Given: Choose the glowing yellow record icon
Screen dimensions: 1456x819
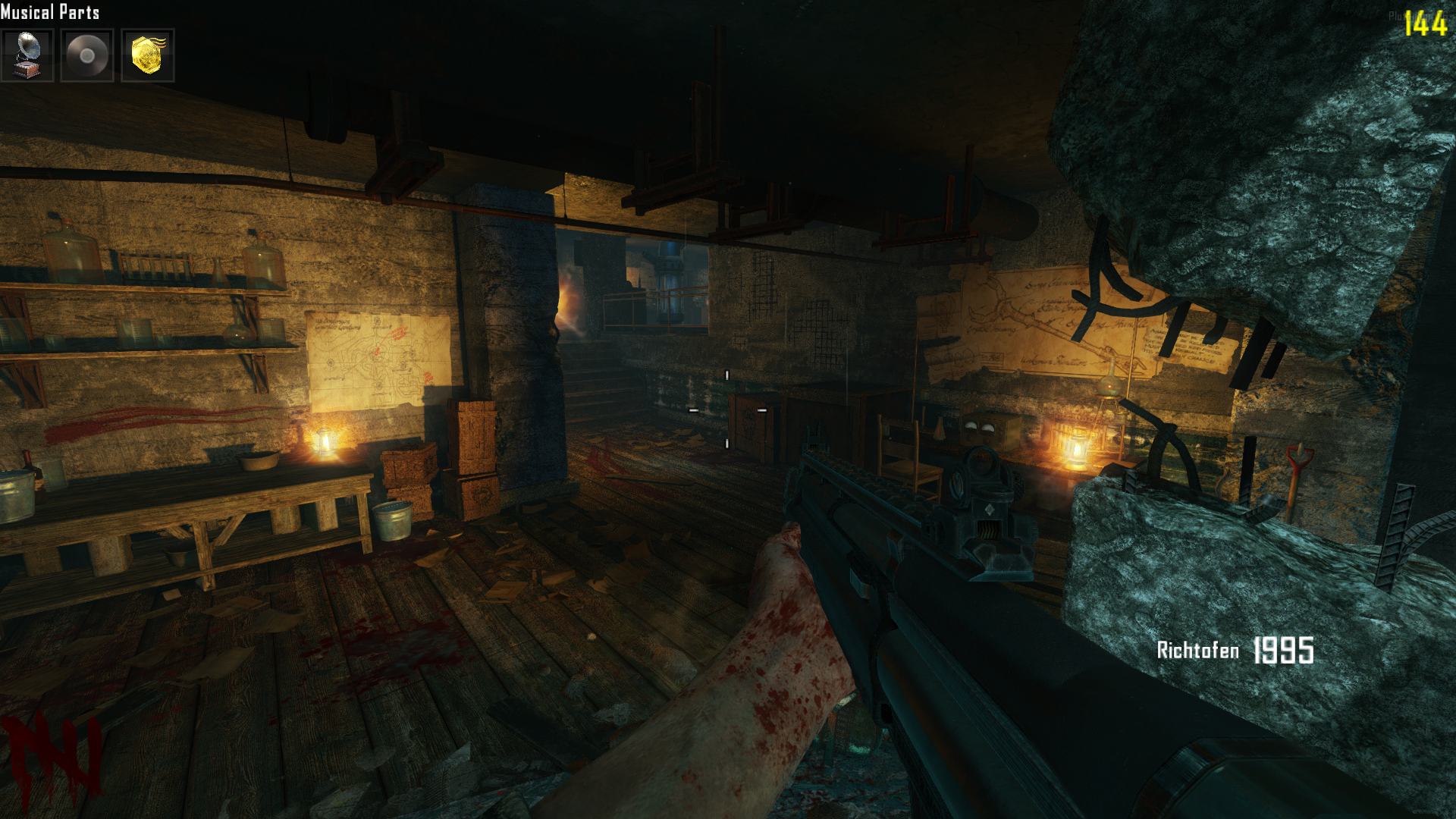Looking at the screenshot, I should (148, 55).
